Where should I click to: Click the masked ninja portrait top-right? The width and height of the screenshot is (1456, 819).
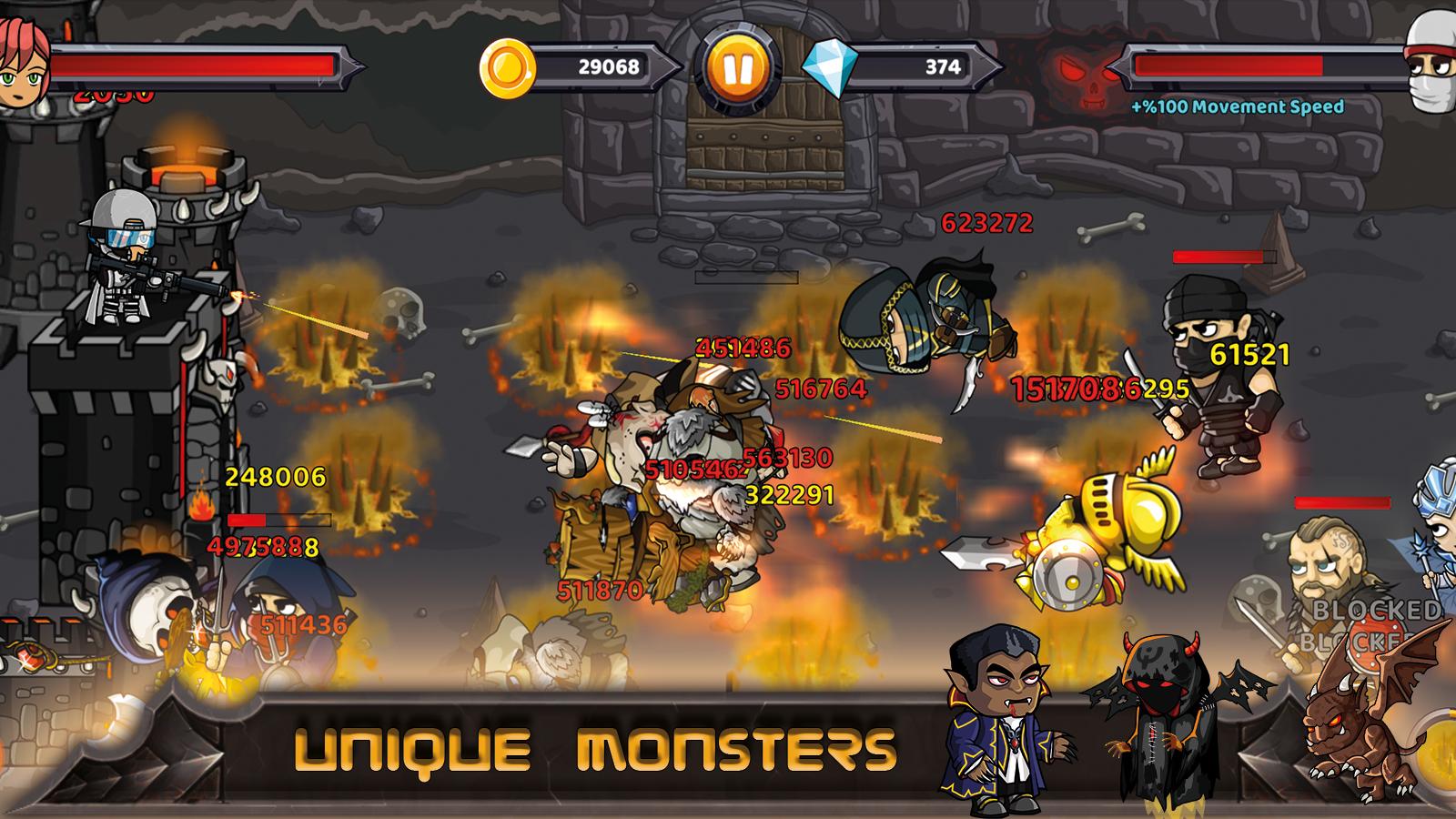[1429, 64]
